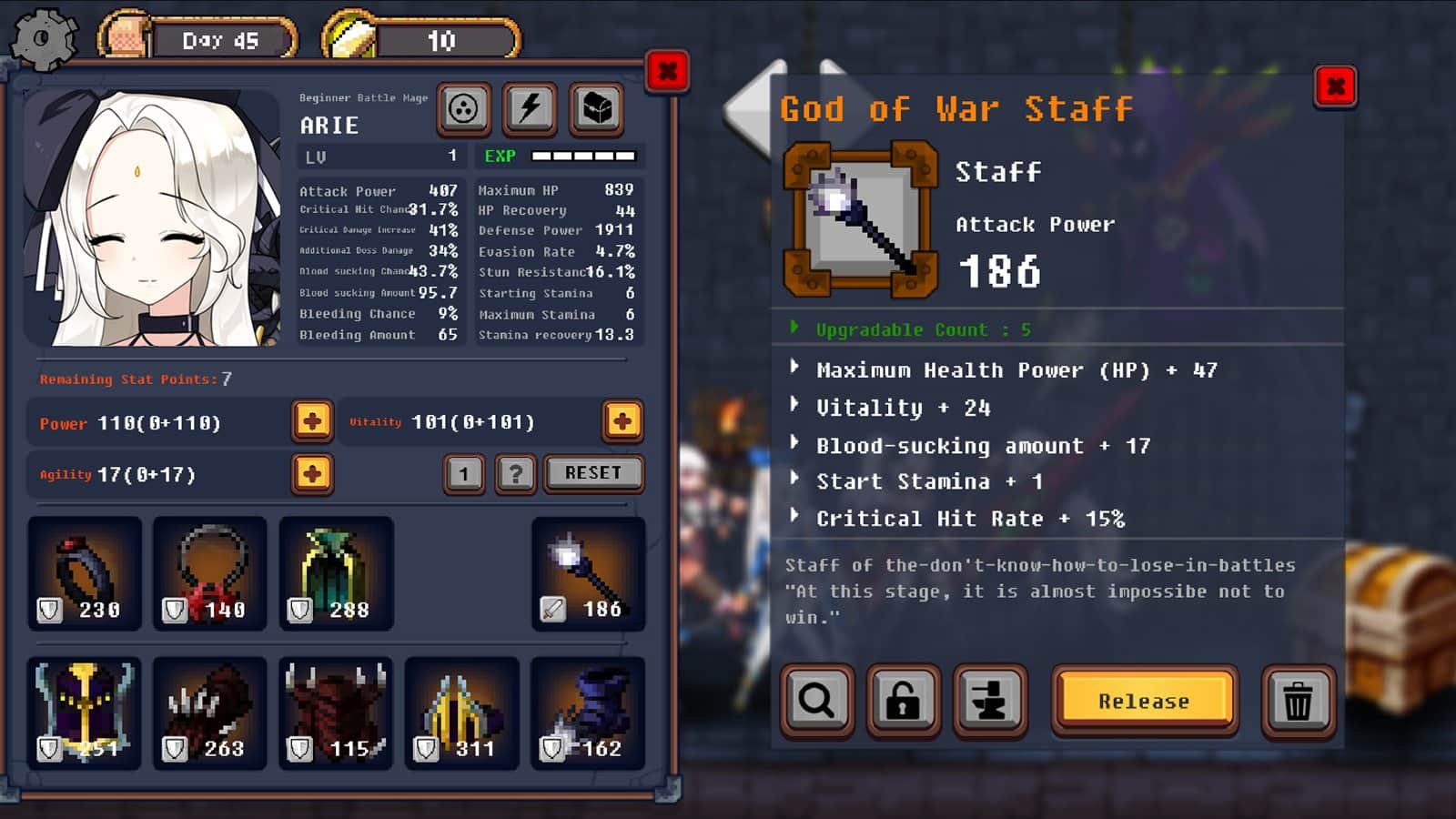Select the equipped red amulet necklace slot

[210, 573]
